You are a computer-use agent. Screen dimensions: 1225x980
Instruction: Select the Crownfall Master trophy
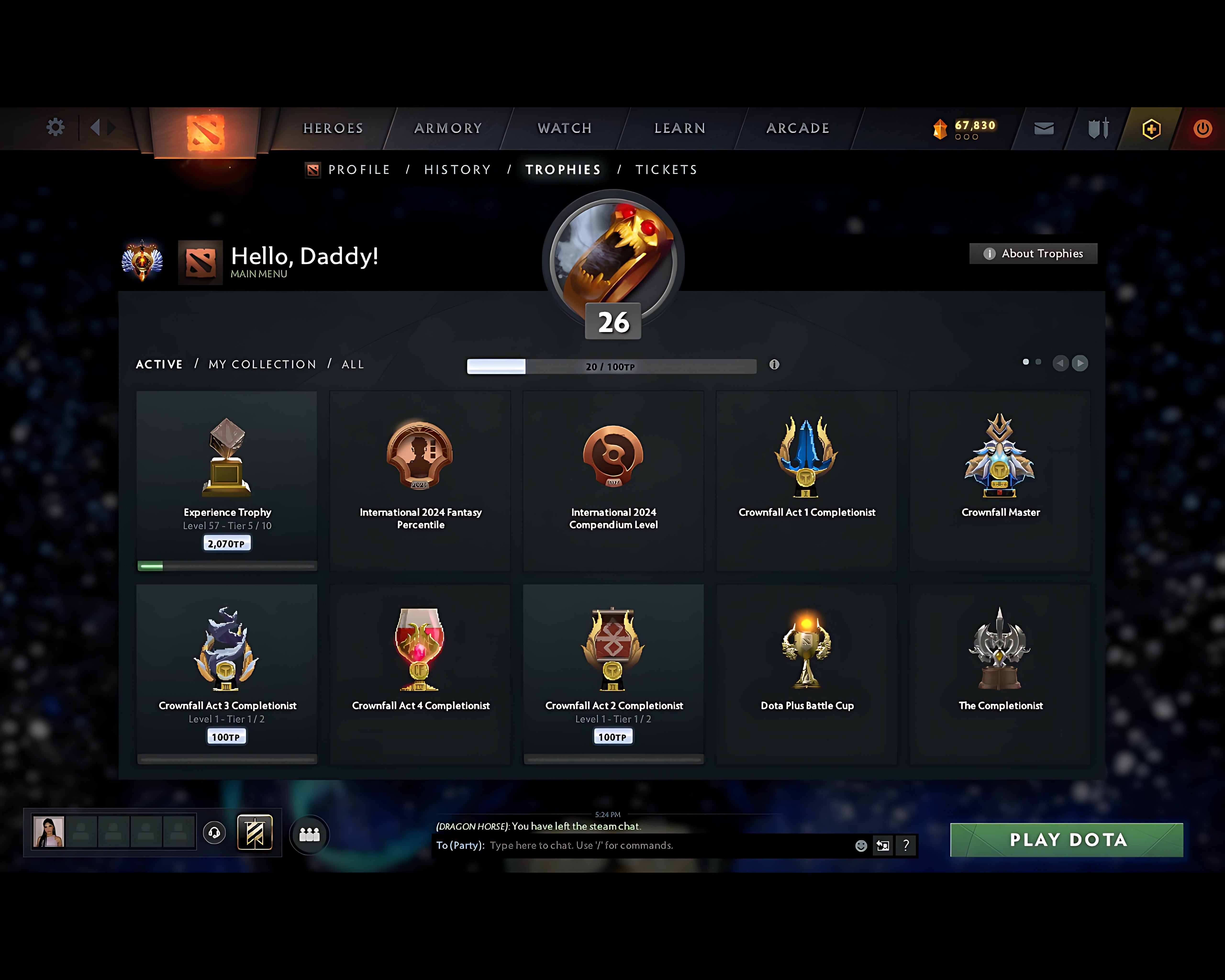[x=1000, y=477]
